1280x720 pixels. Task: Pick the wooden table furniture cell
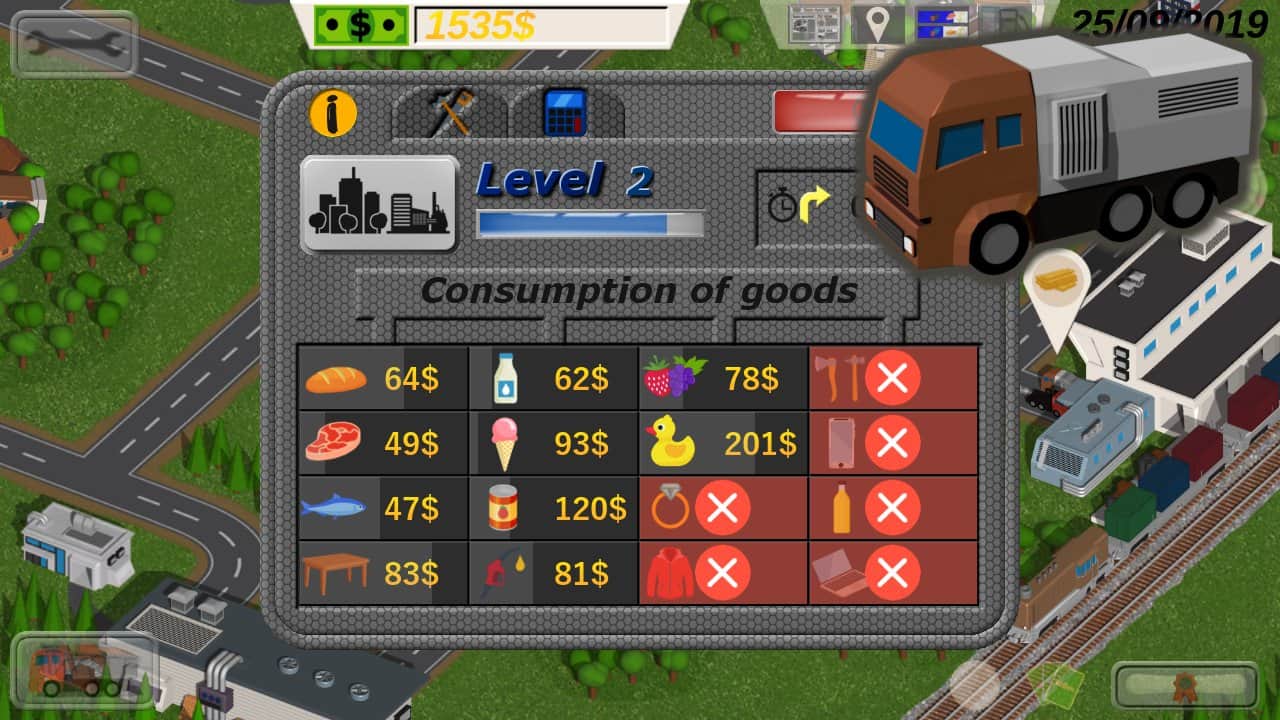[x=383, y=573]
